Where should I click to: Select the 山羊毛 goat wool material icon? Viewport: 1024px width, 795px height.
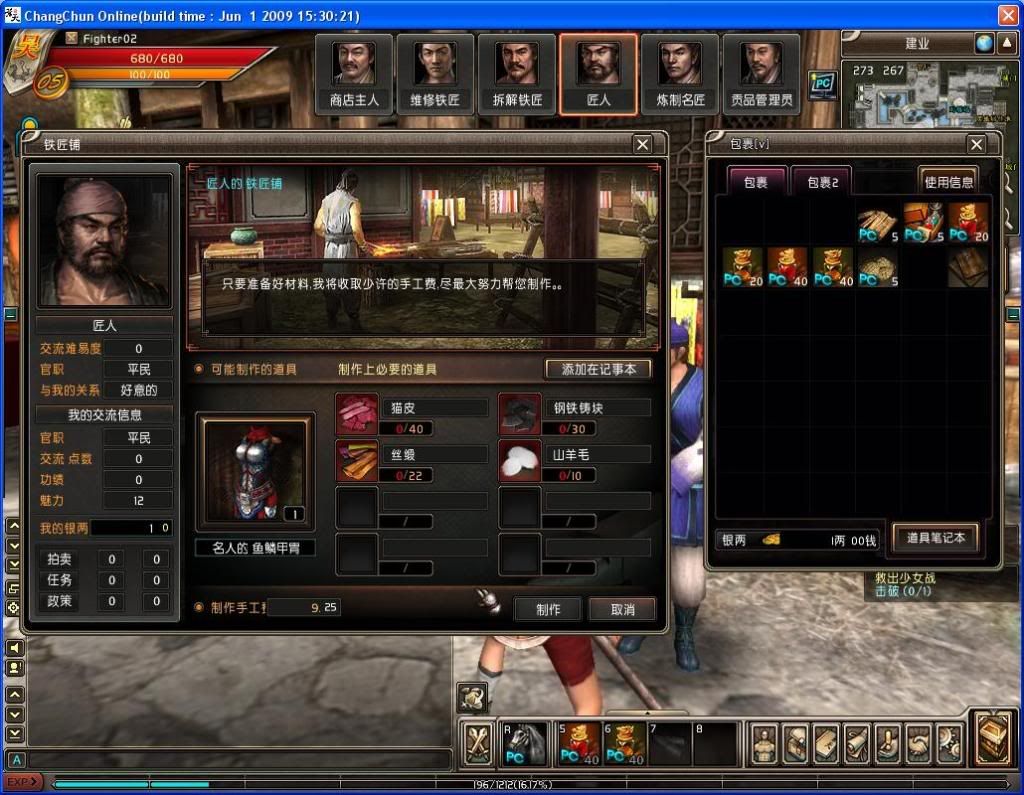[x=520, y=461]
